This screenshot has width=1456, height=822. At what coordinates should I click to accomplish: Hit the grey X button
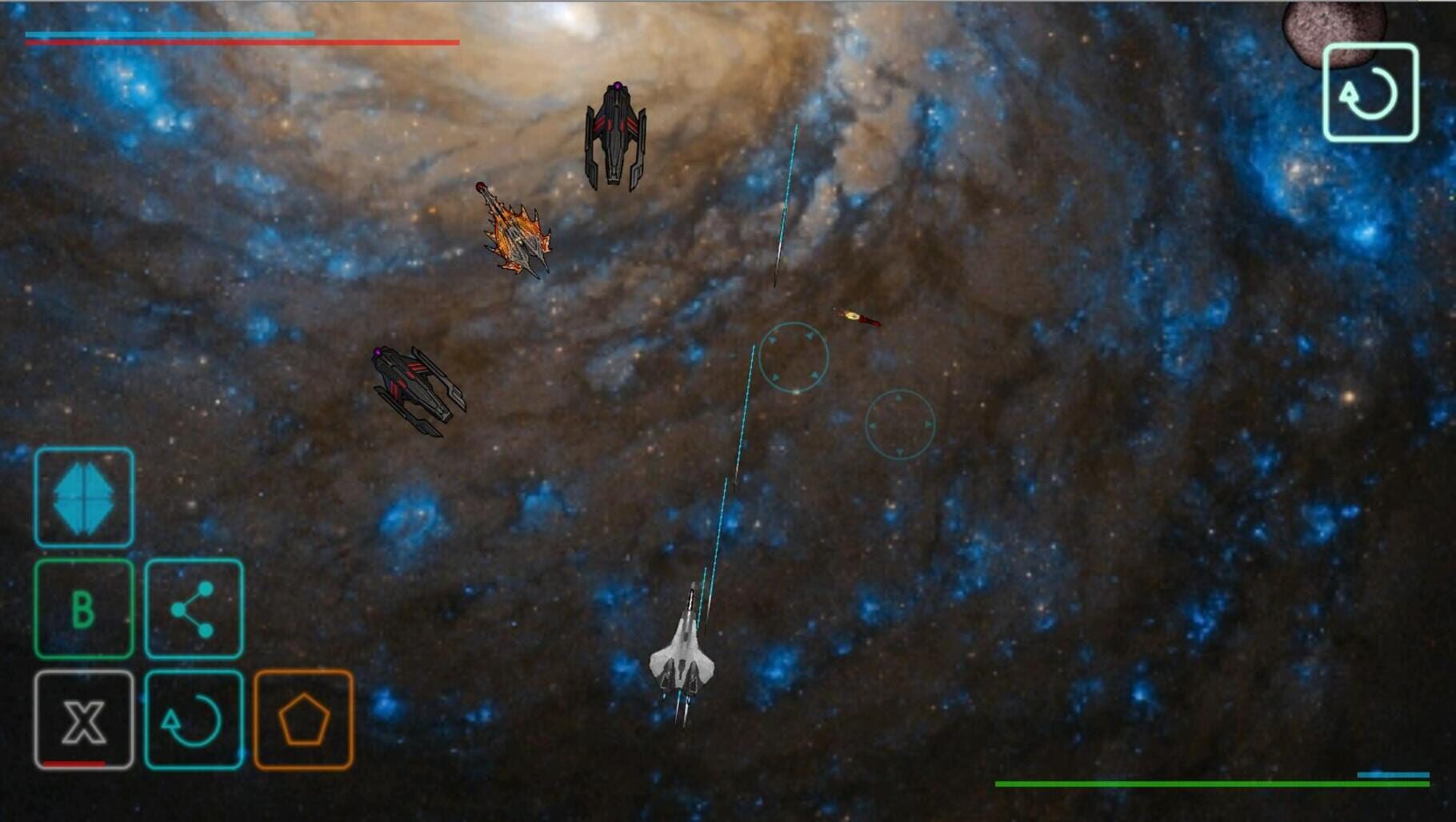[x=84, y=720]
